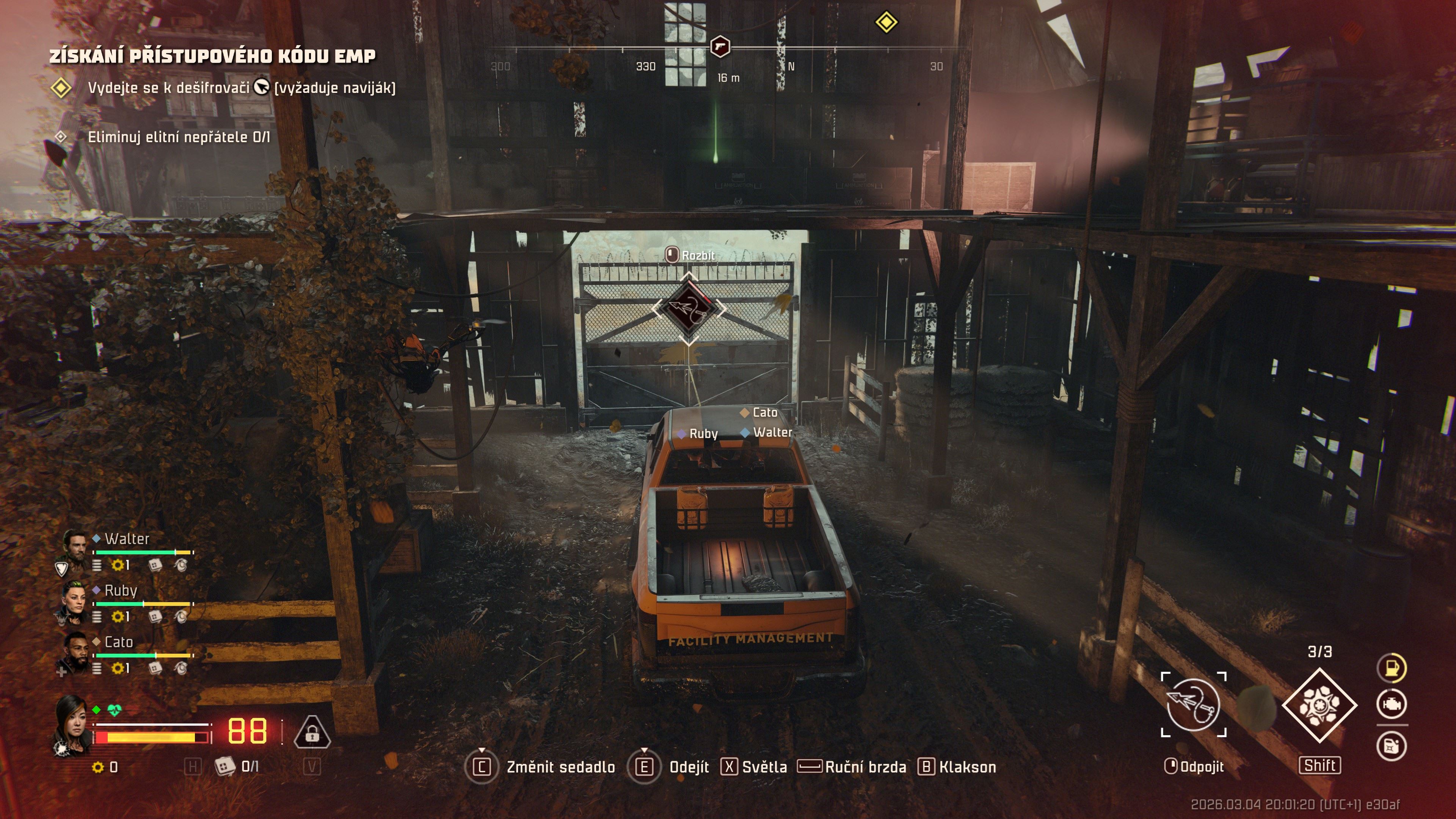Select the eliminate elite enemies sub-objective
Screen dimensions: 1456x819
pos(179,137)
